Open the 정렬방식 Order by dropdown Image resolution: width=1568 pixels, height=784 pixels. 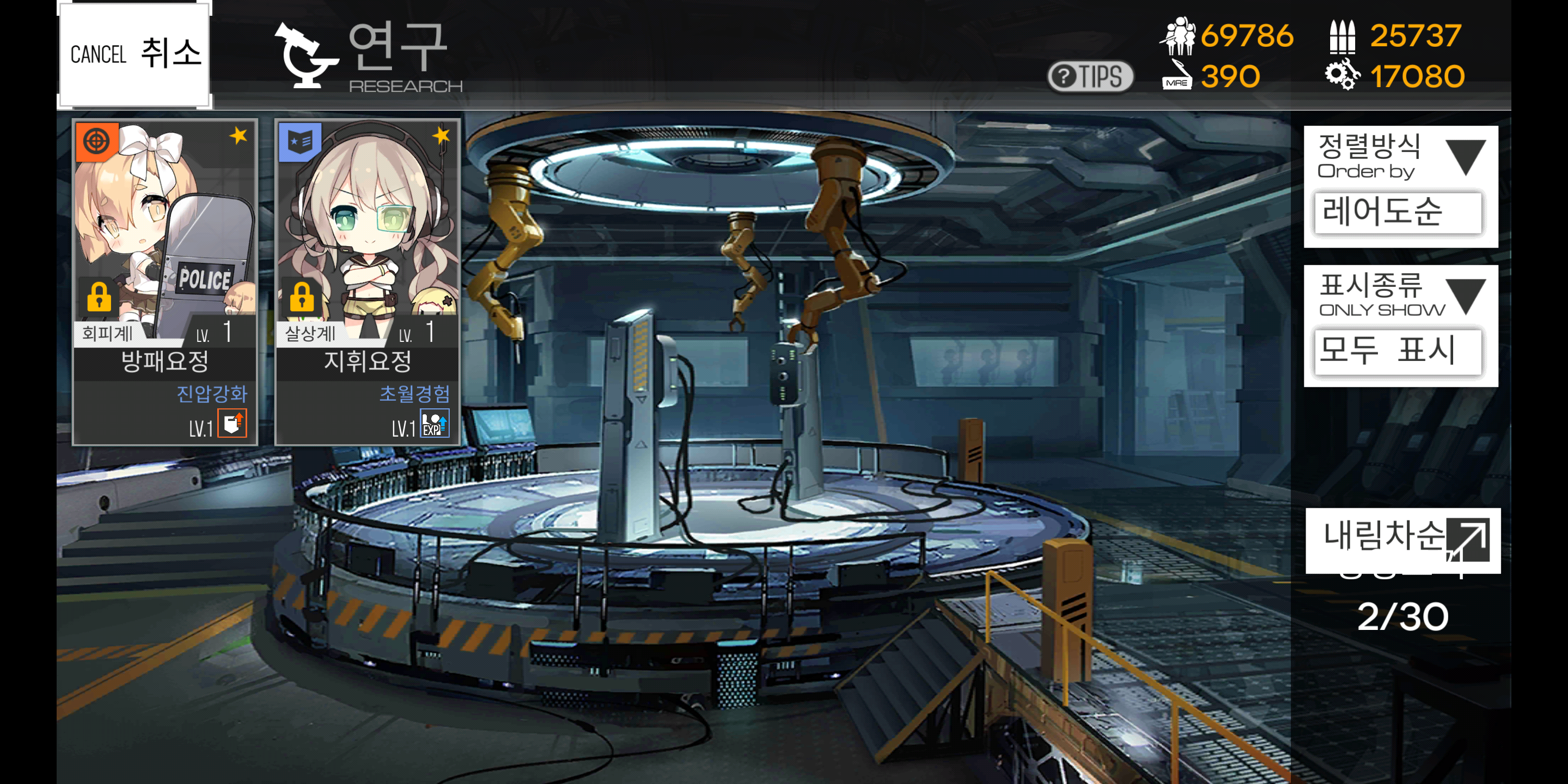coord(1400,156)
